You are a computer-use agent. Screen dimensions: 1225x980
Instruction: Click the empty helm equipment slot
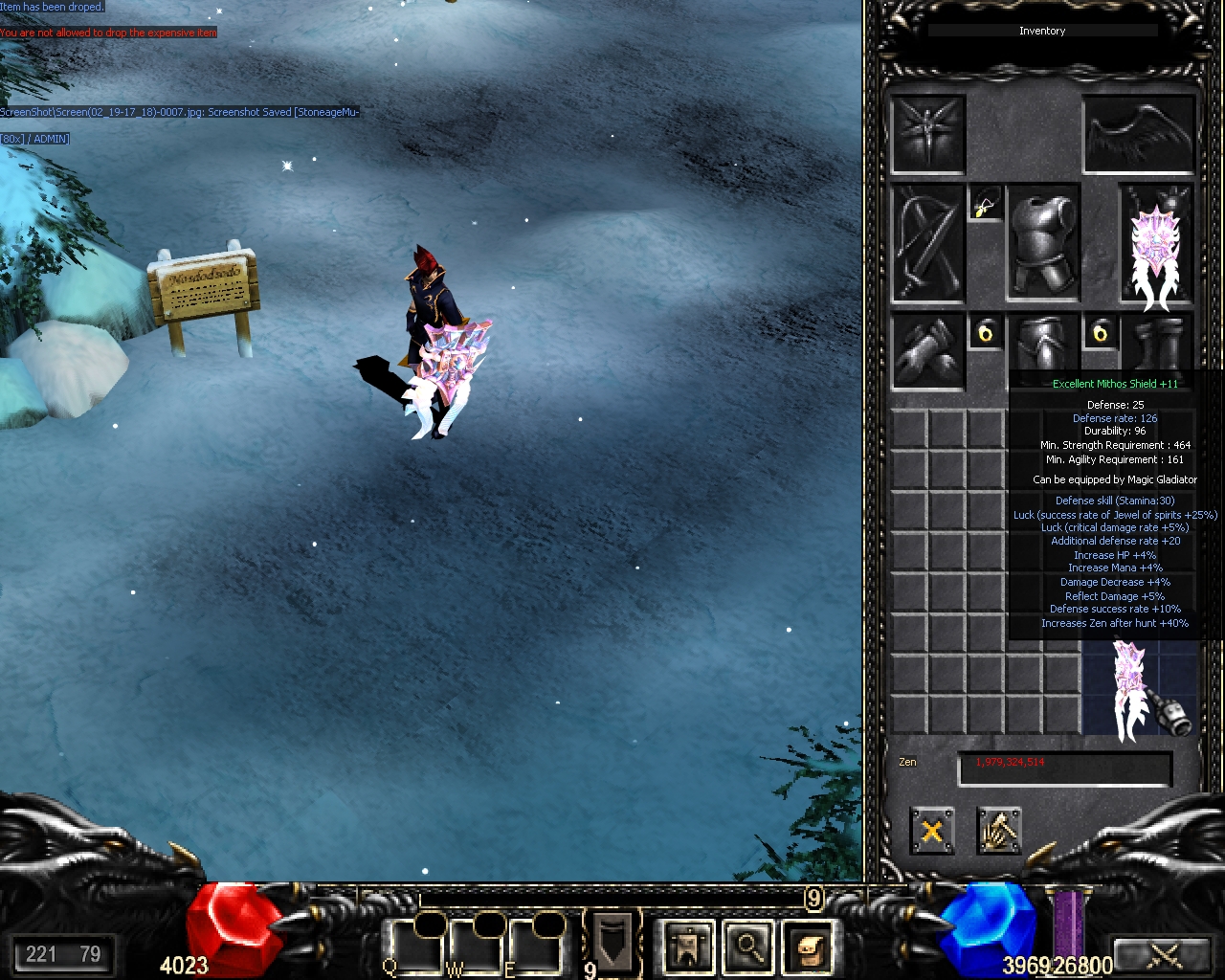[x=927, y=134]
